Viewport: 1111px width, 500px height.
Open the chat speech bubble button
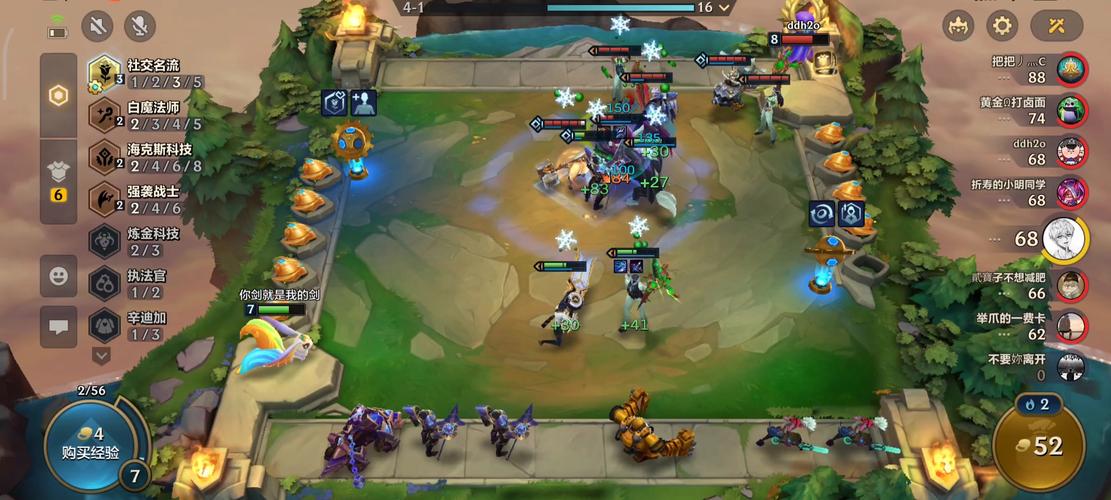[x=59, y=326]
